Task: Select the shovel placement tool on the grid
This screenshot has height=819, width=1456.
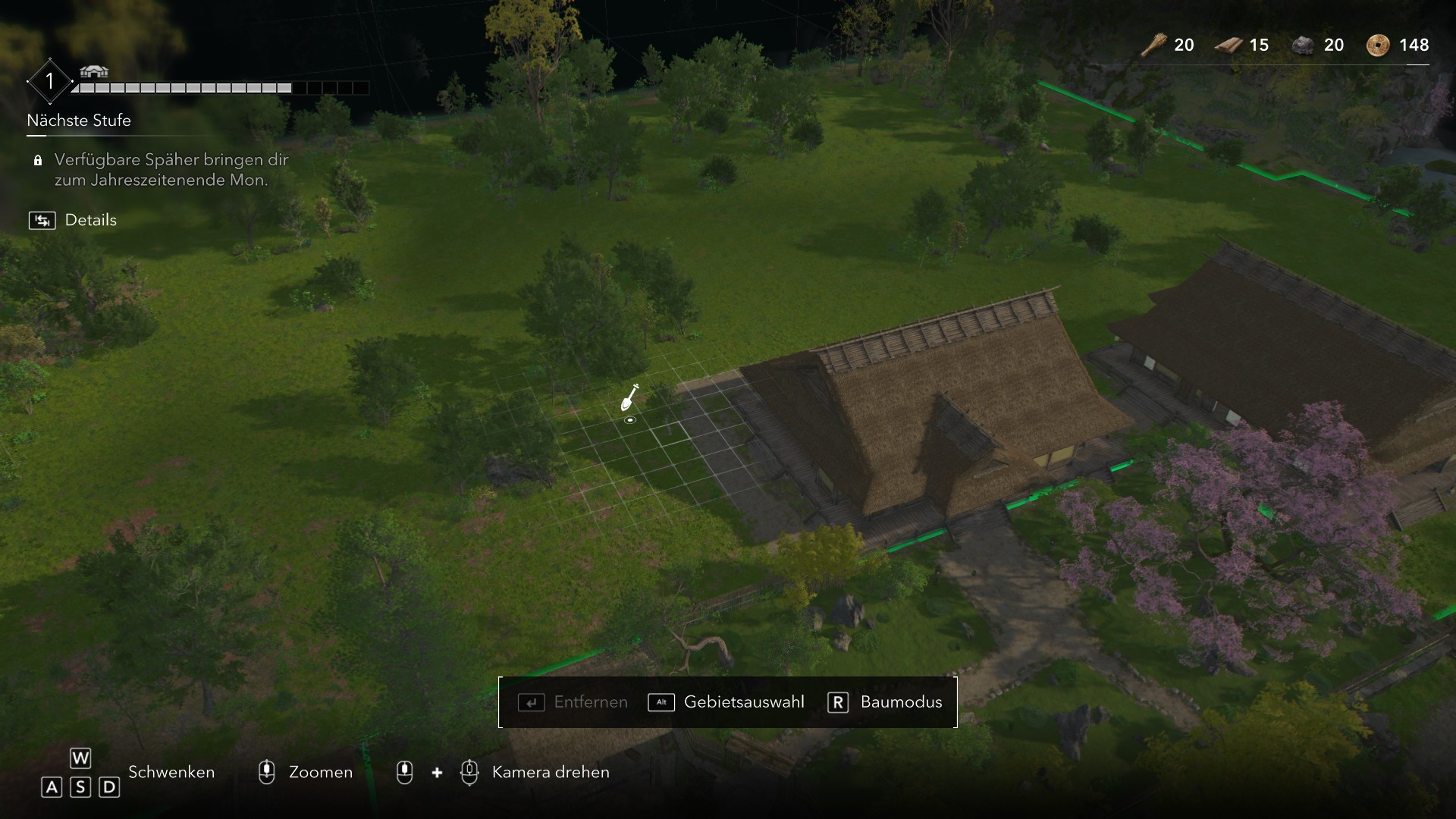Action: 629,400
